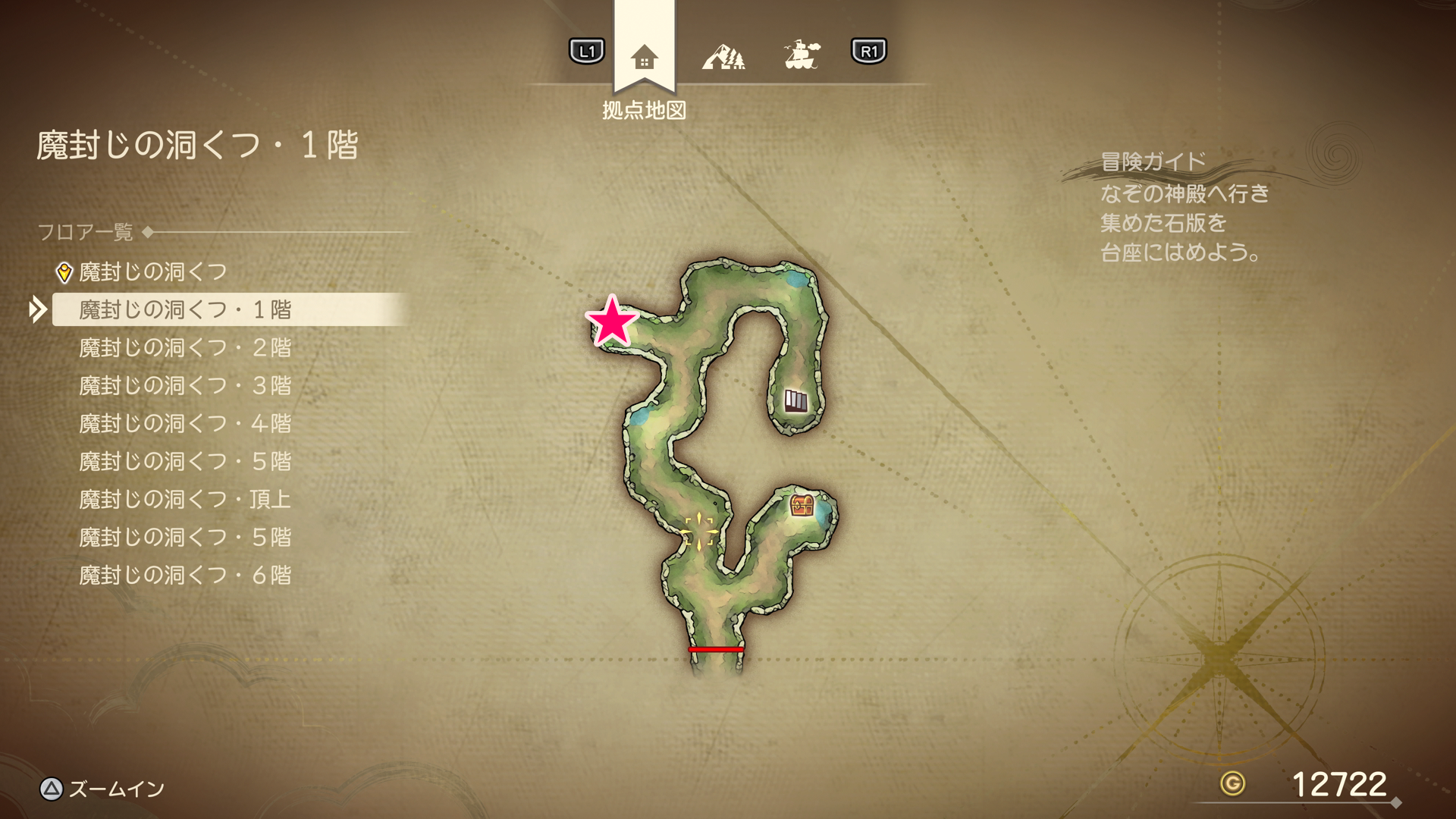The image size is (1456, 819).
Task: Open floor 魔封じの洞くつ・3階
Action: coord(185,385)
